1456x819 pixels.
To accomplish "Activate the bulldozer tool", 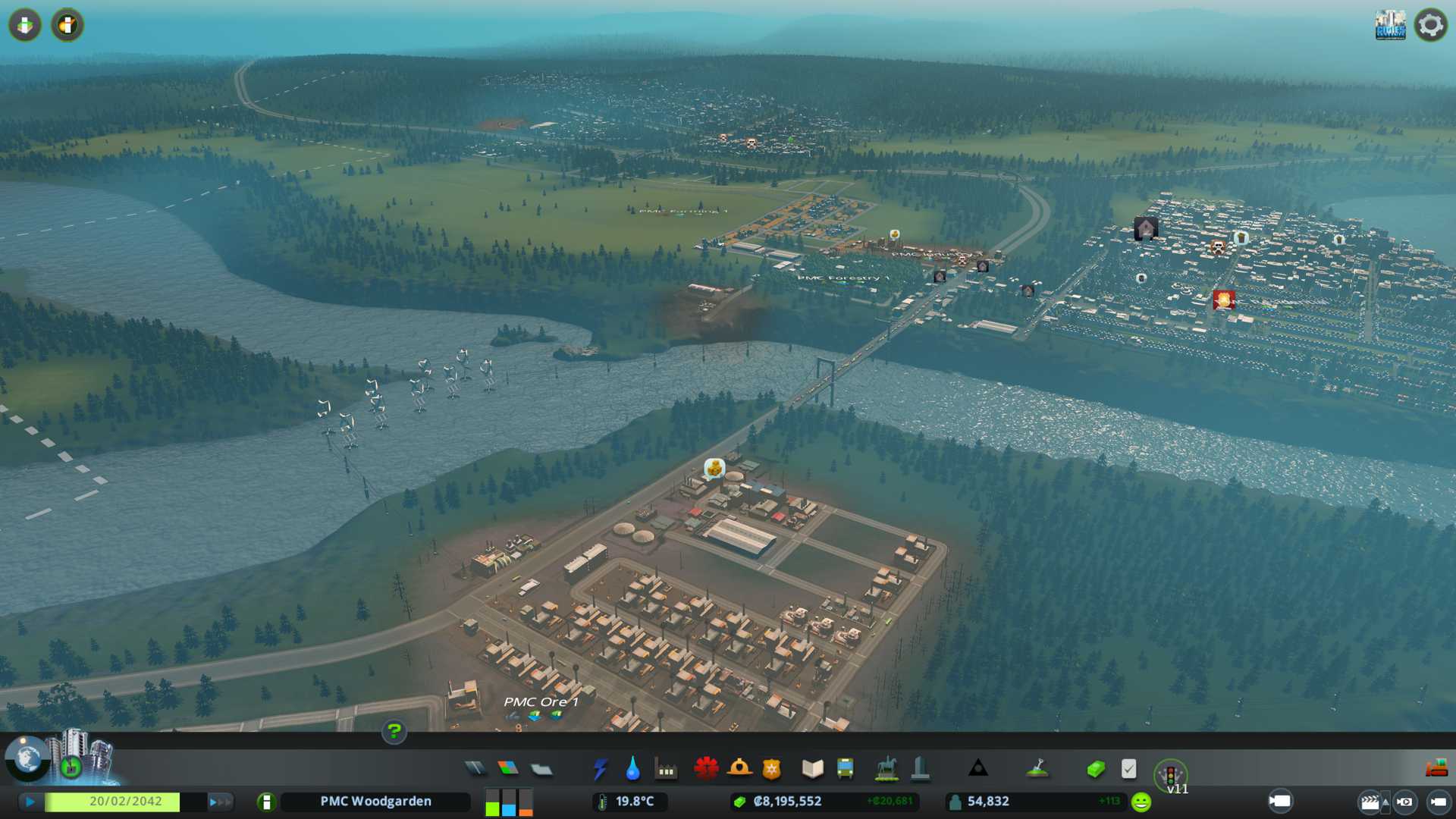I will pos(1436,769).
